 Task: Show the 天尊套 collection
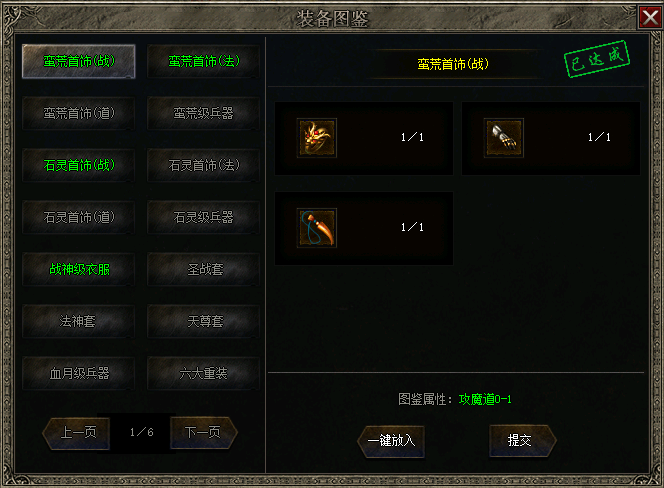pyautogui.click(x=203, y=321)
